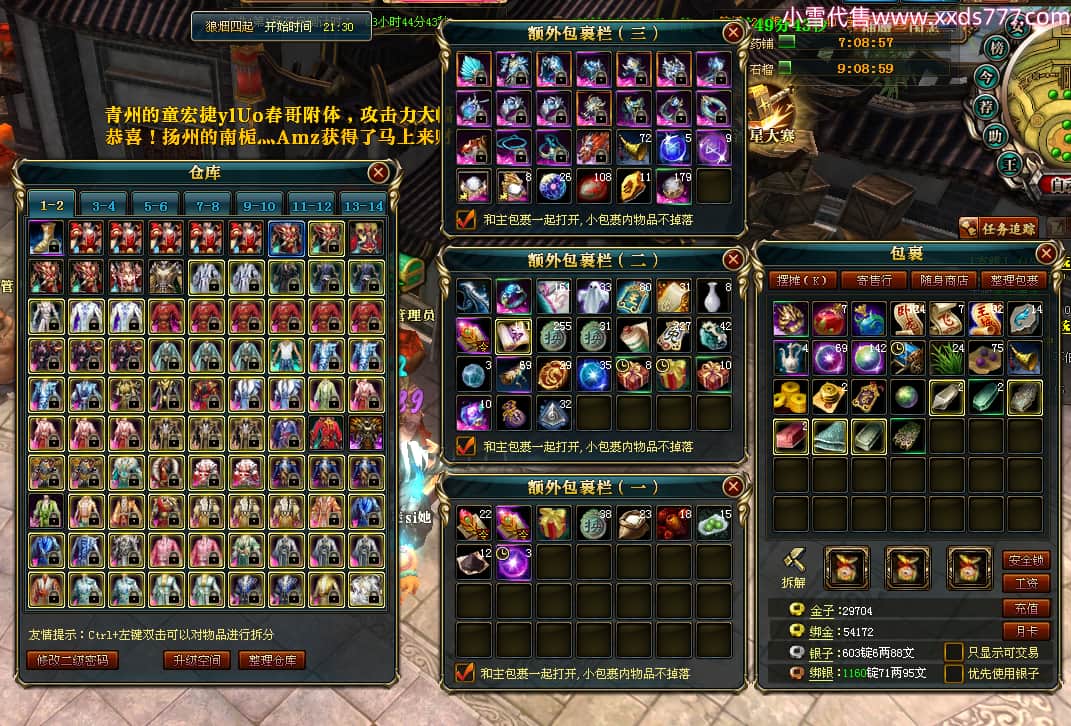Switch to warehouse tab 3-4
1071x726 pixels.
(103, 205)
